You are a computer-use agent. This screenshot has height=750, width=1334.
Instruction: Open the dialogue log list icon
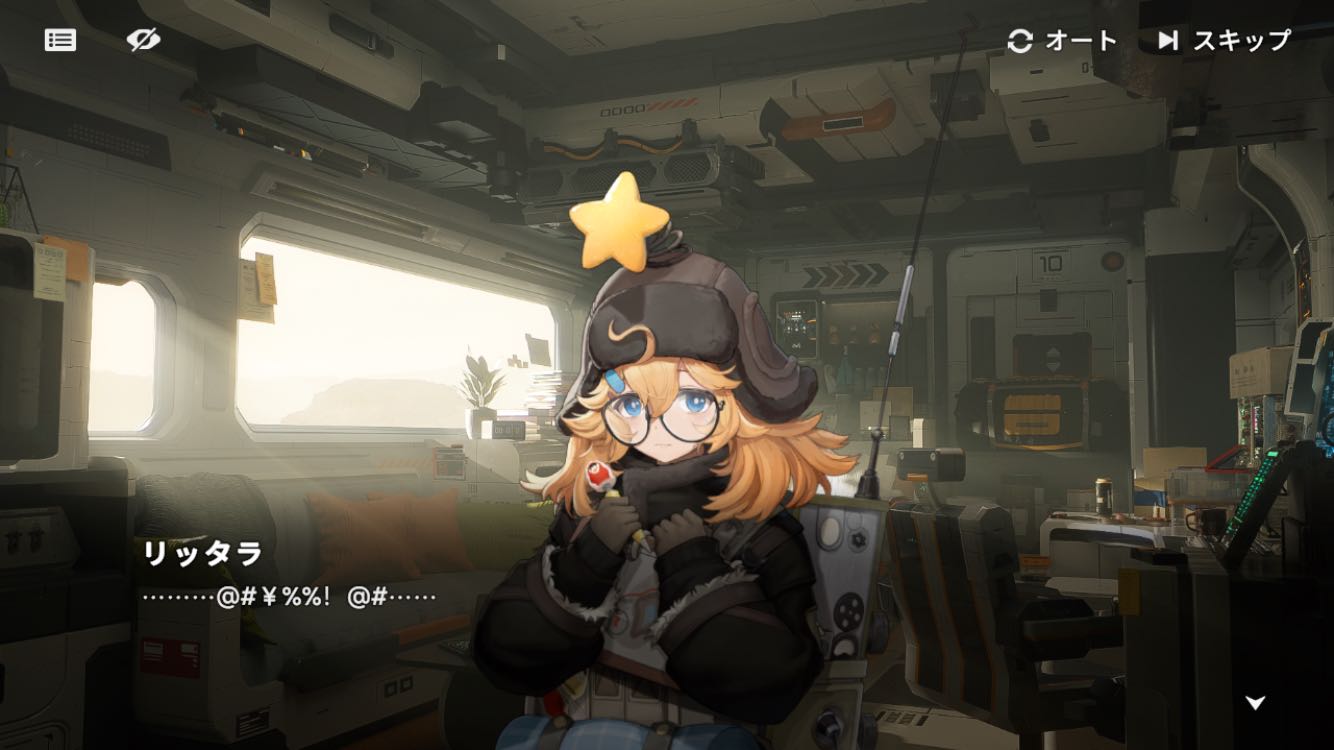60,40
